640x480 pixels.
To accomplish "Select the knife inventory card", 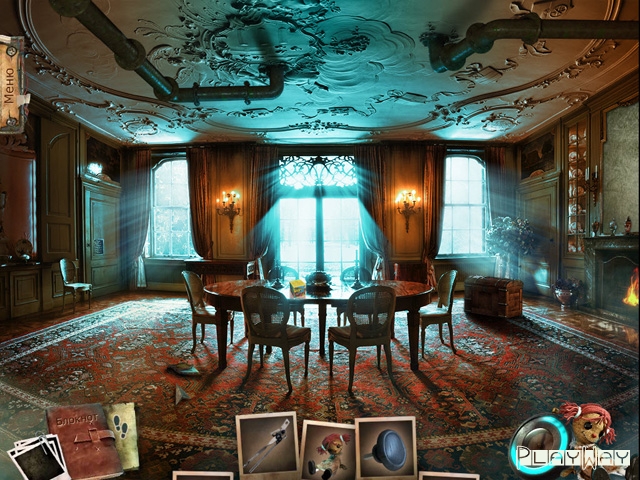I will [266, 443].
